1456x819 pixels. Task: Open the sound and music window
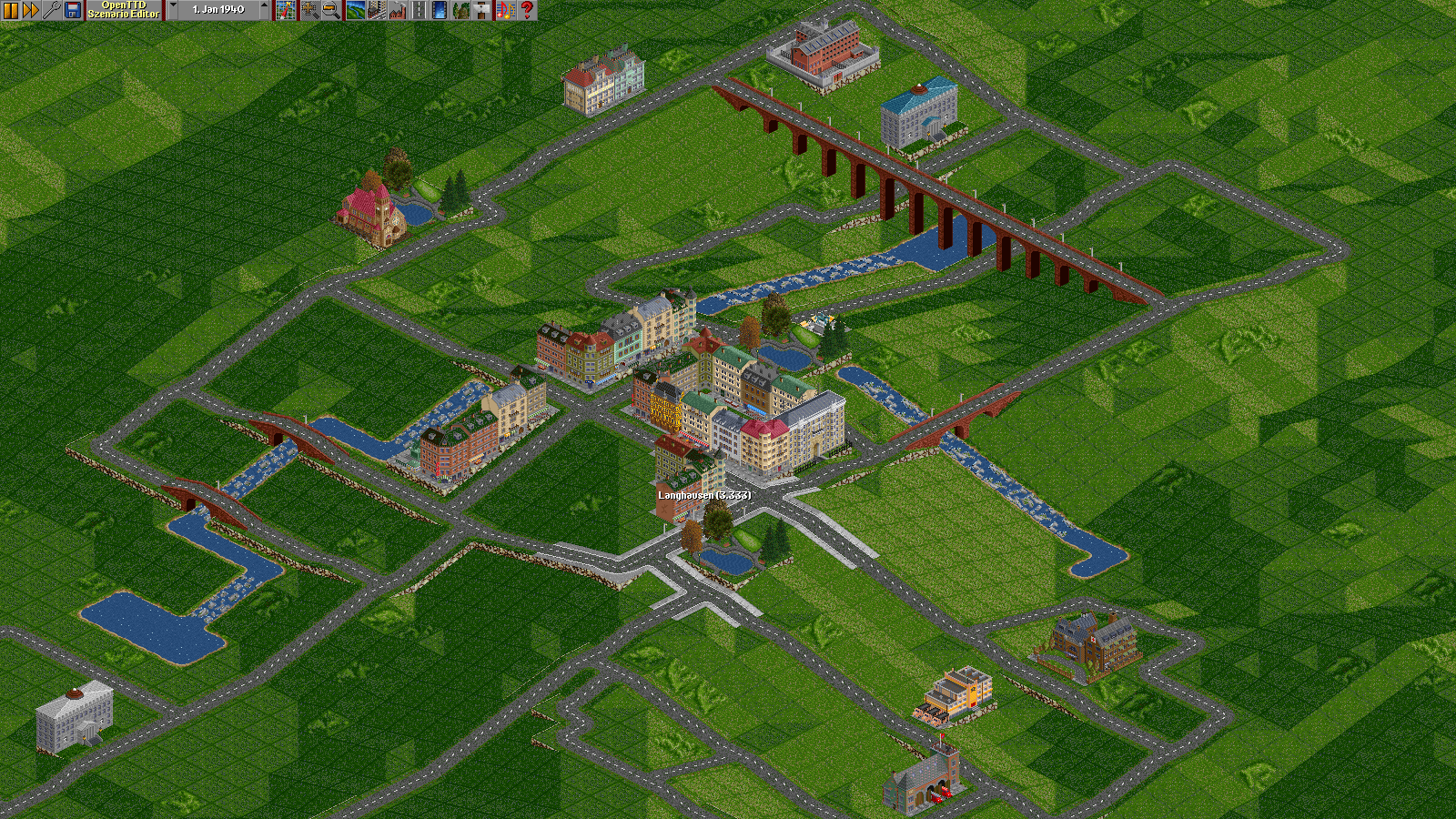(505, 10)
